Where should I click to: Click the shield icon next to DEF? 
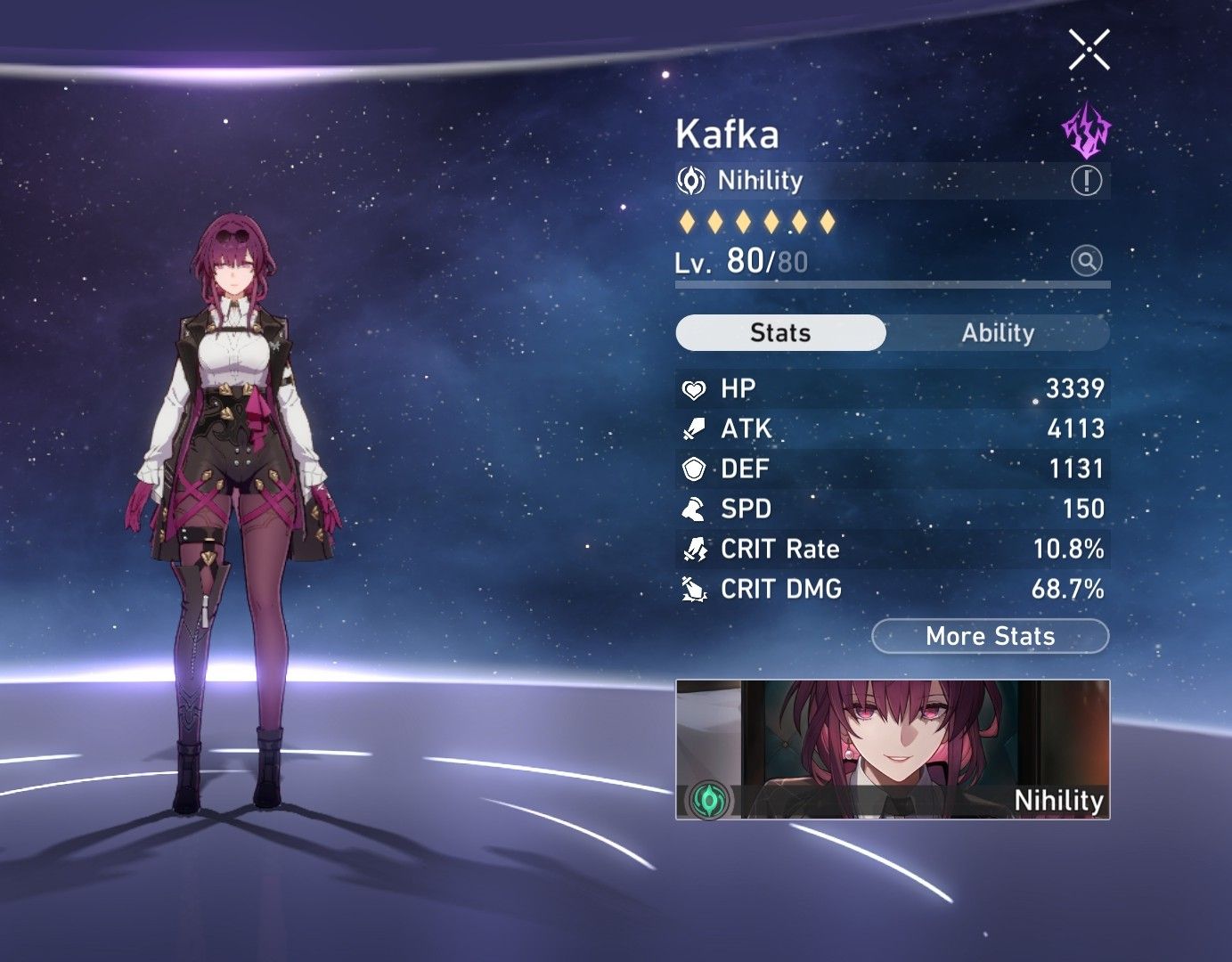pyautogui.click(x=696, y=469)
